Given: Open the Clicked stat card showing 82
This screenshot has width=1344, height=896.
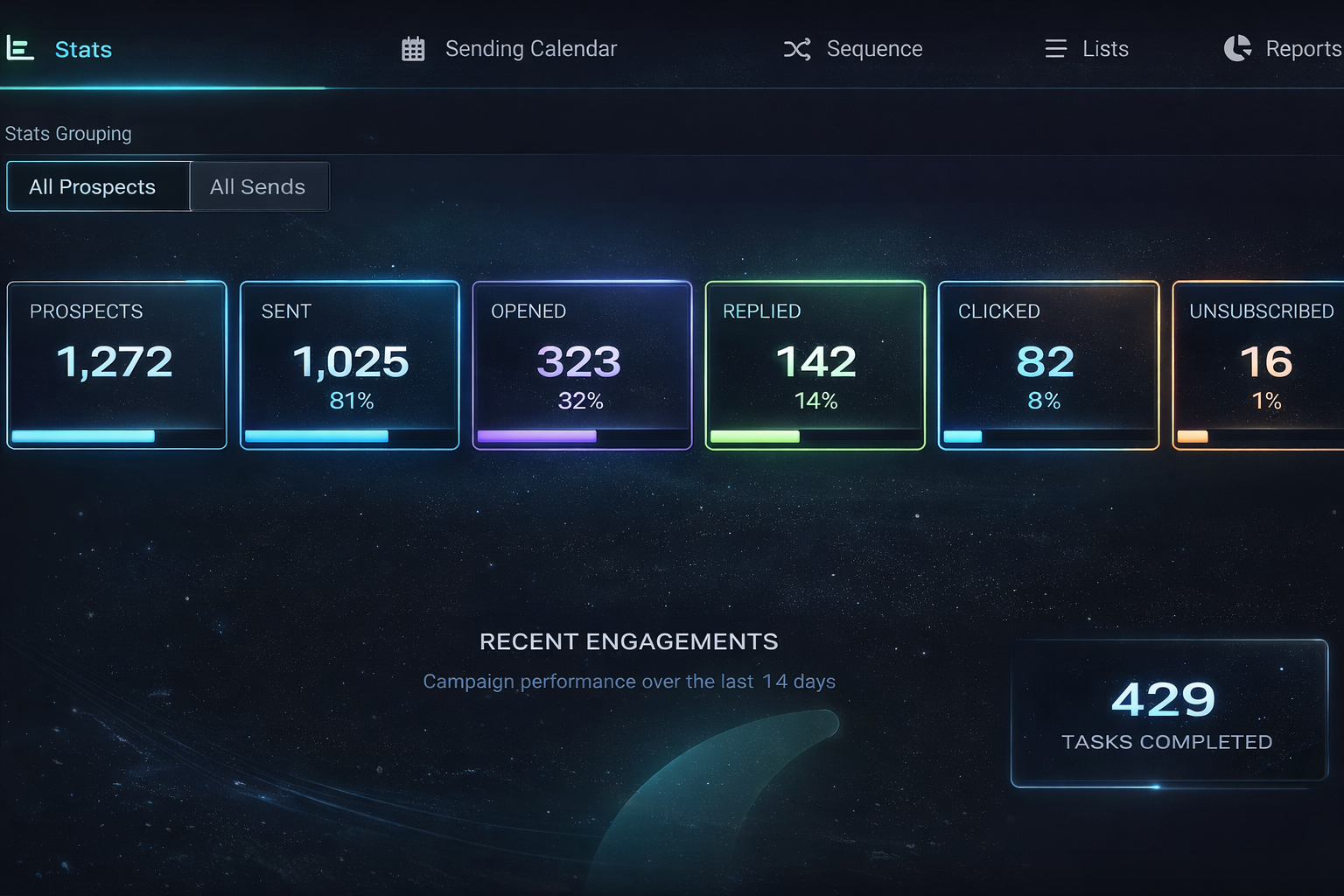Looking at the screenshot, I should tap(1047, 365).
